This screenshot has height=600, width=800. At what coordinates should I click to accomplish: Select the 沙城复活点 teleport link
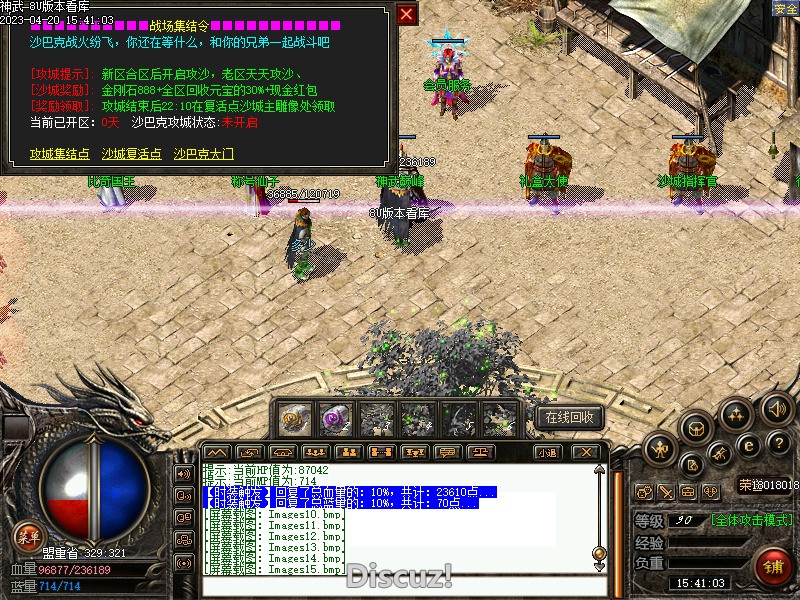pyautogui.click(x=132, y=154)
